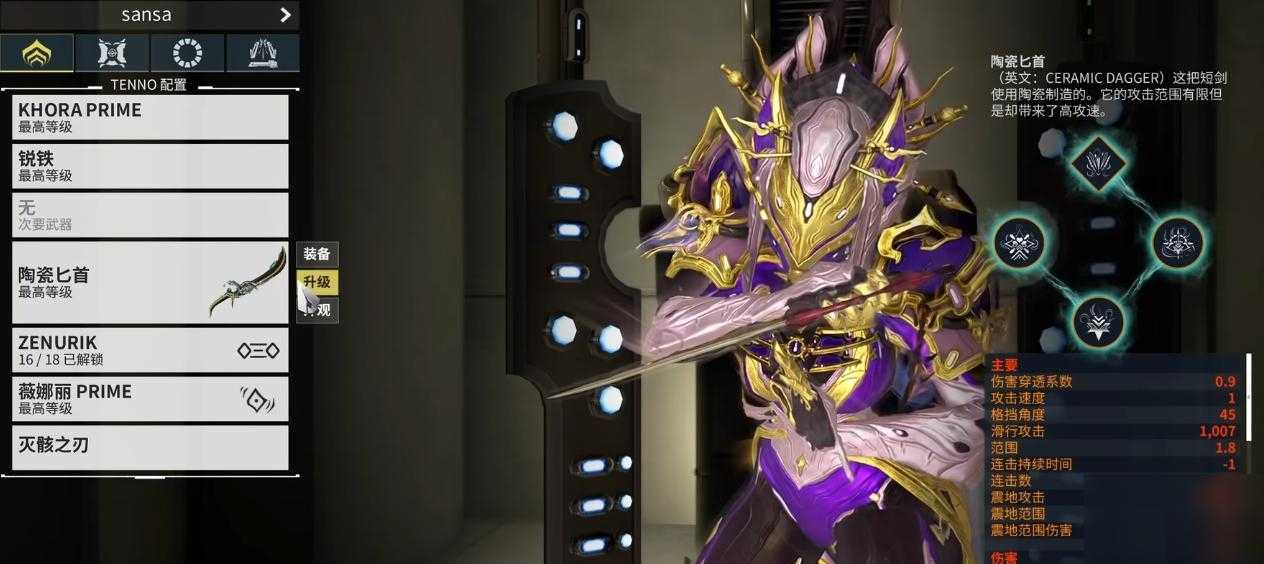Click the arrow next to the sansa loadout
Screen dimensions: 1264x564
285,15
